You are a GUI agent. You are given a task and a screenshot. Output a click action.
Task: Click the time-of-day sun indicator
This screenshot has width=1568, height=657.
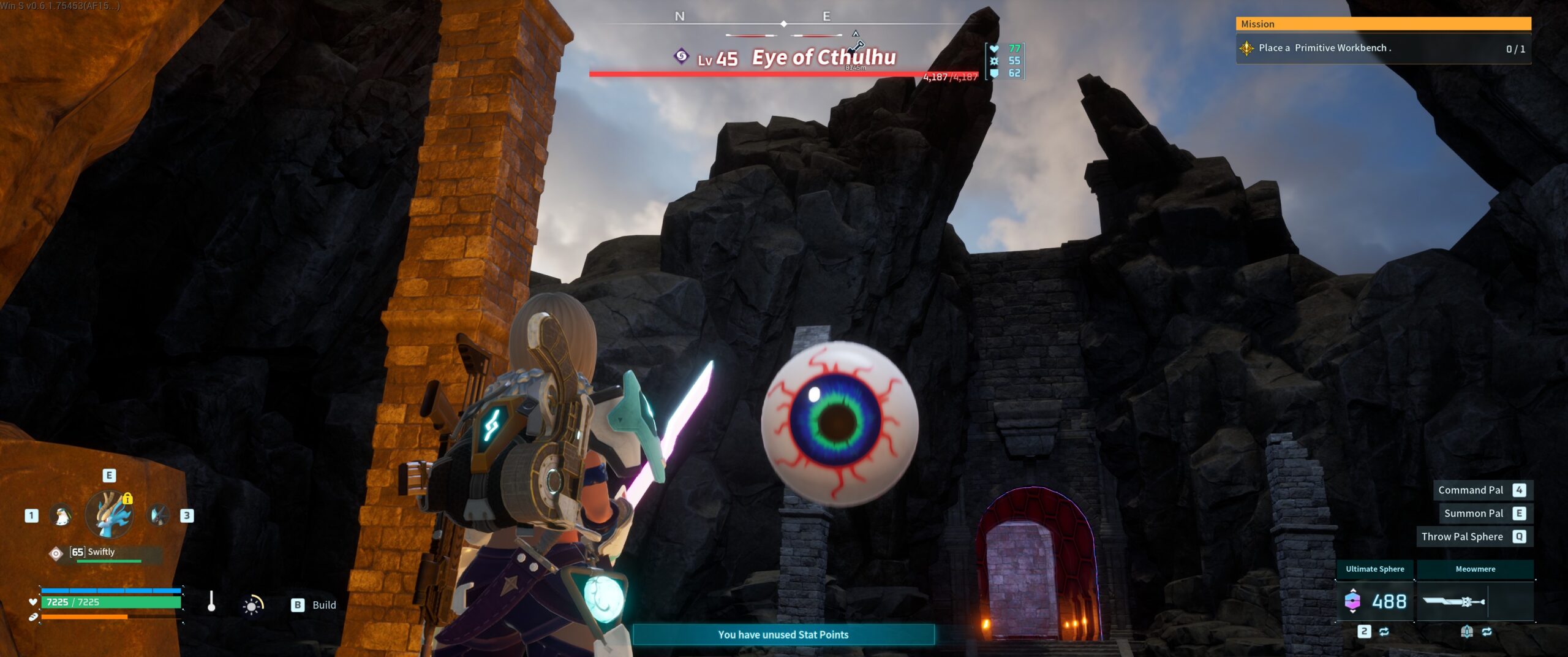click(x=252, y=605)
